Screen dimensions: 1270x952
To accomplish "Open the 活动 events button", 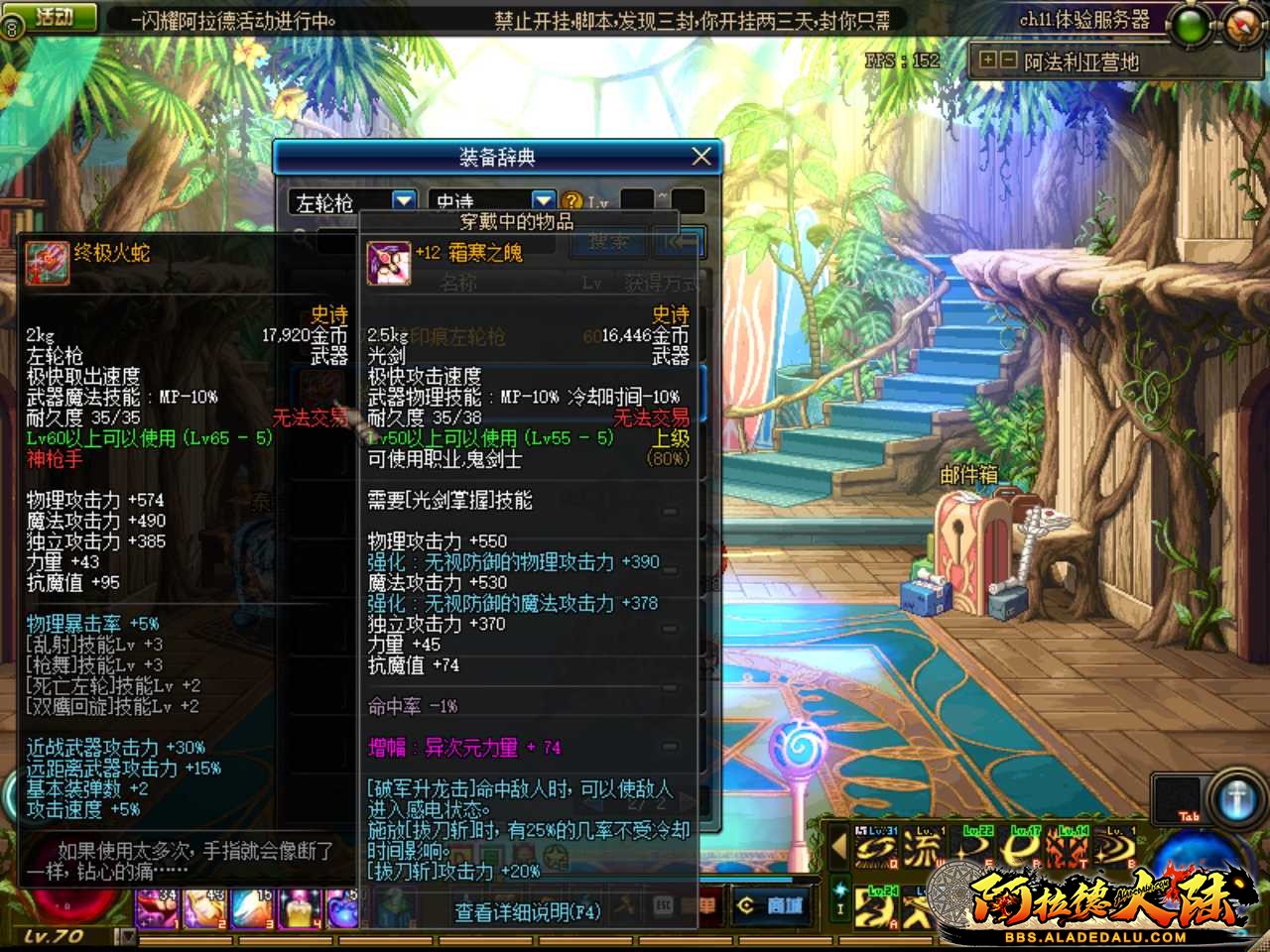I will [x=56, y=17].
